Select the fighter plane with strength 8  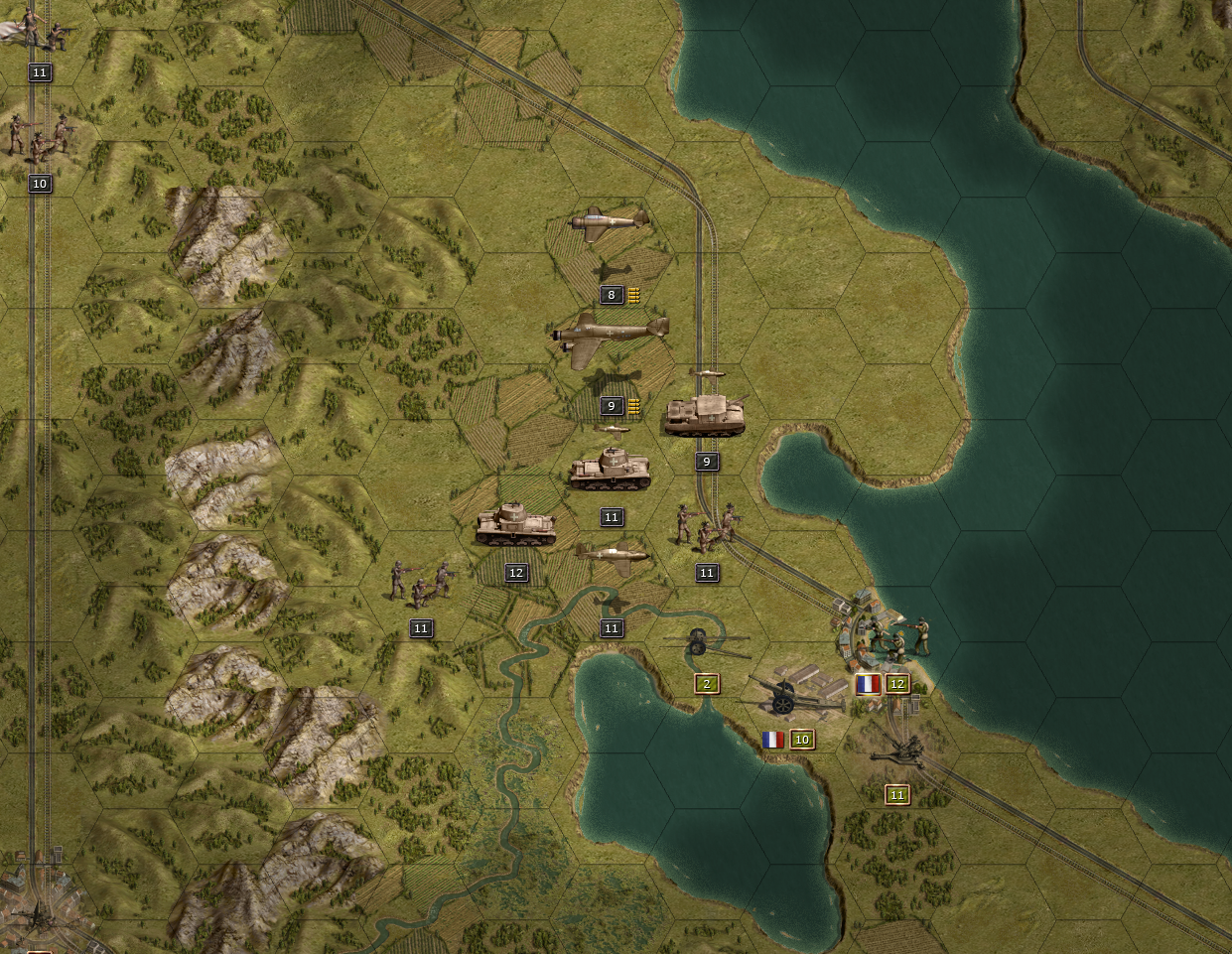[609, 224]
